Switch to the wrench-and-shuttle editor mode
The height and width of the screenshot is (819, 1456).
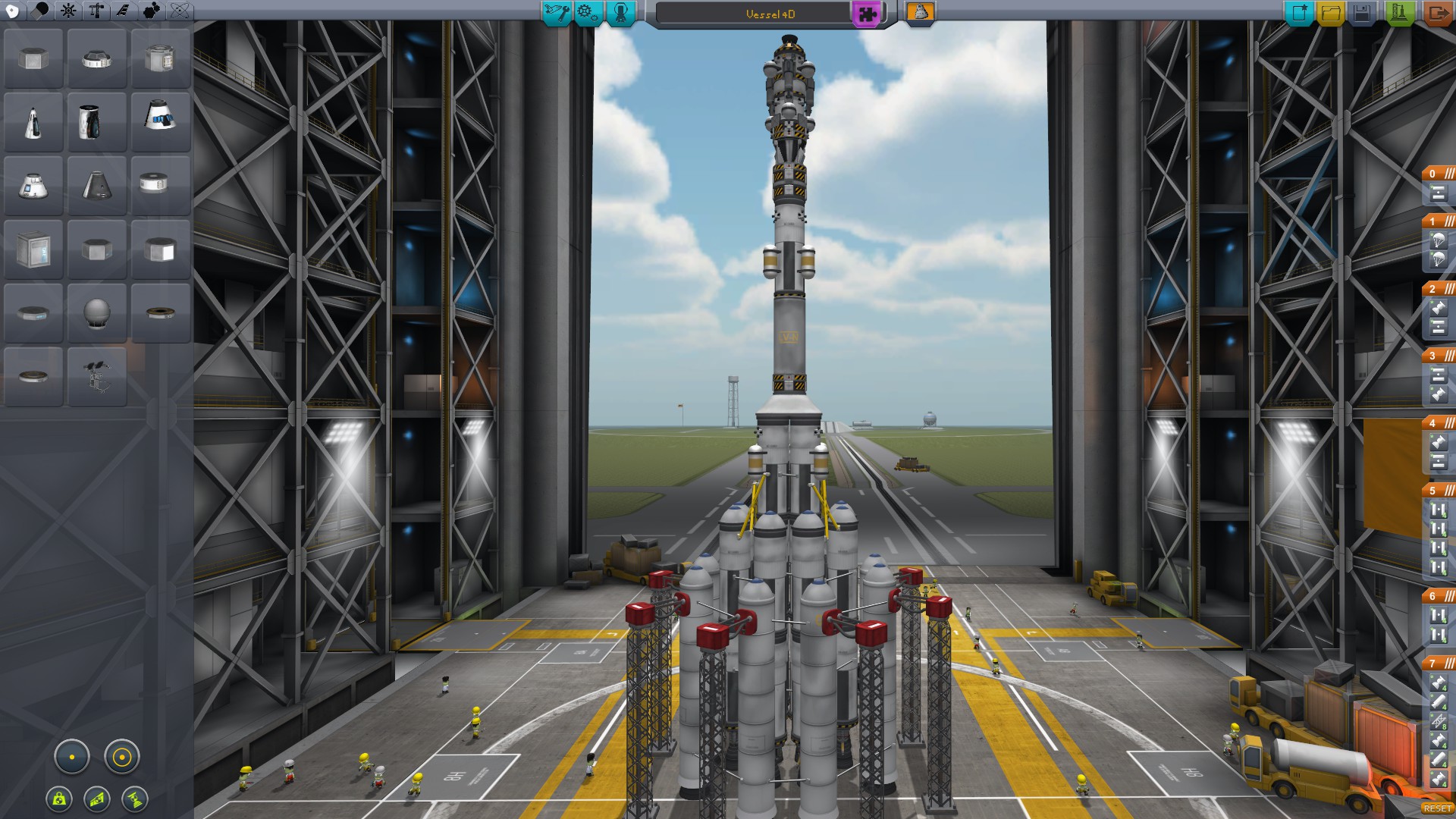[x=557, y=13]
